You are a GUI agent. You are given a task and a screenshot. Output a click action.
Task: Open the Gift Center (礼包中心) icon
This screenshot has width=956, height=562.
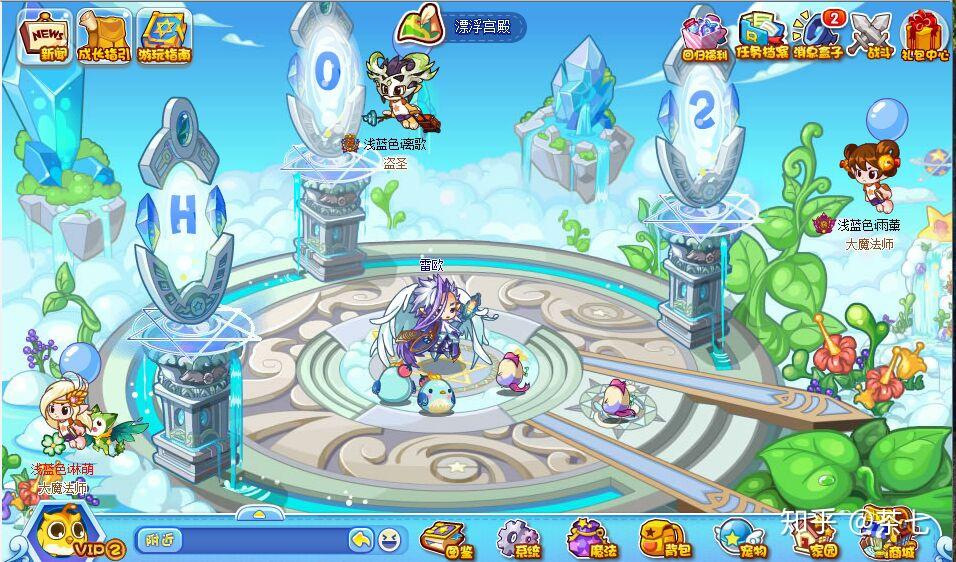924,35
